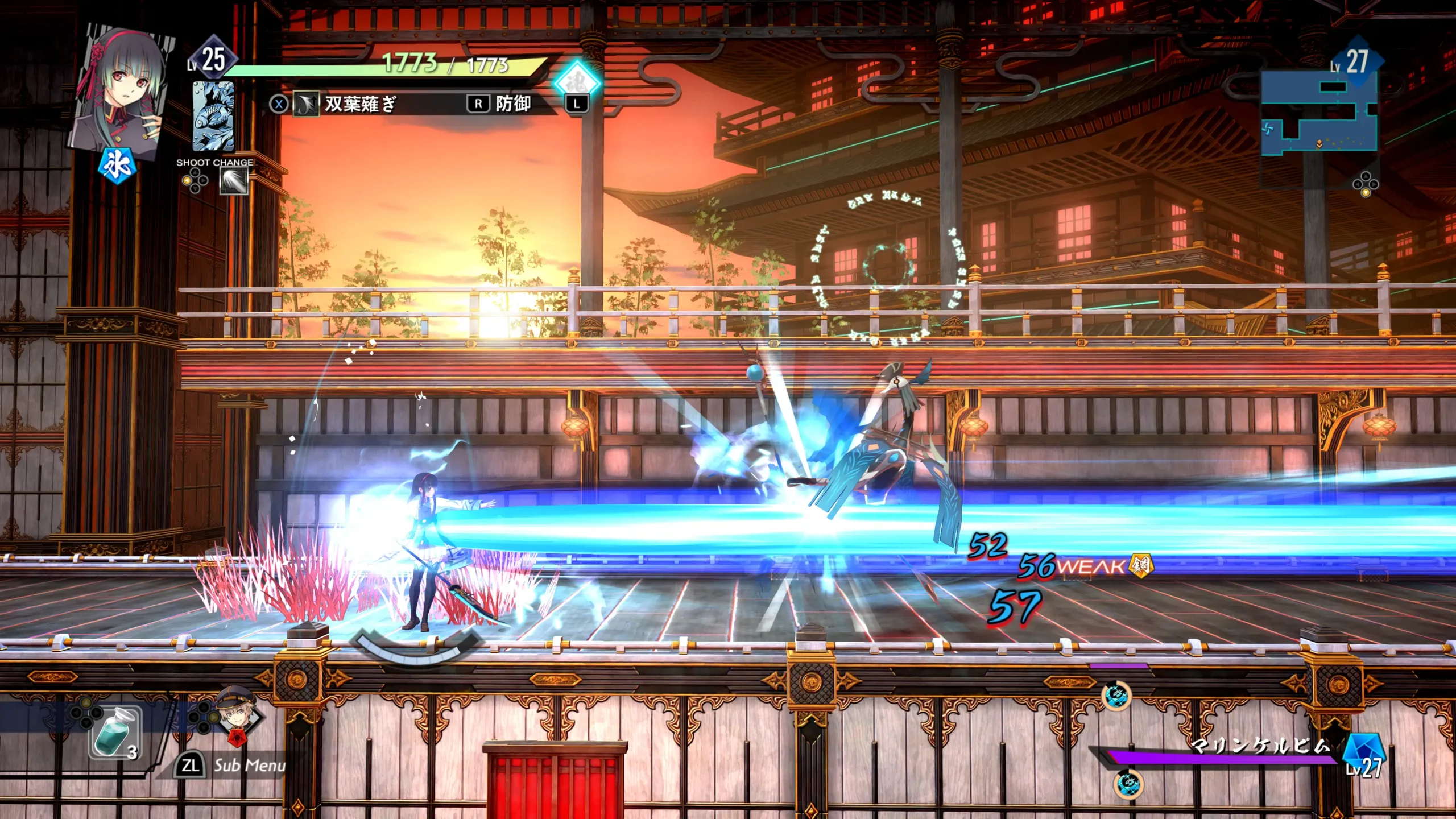Click the ice element kanji badge
1456x819 pixels.
pos(117,166)
